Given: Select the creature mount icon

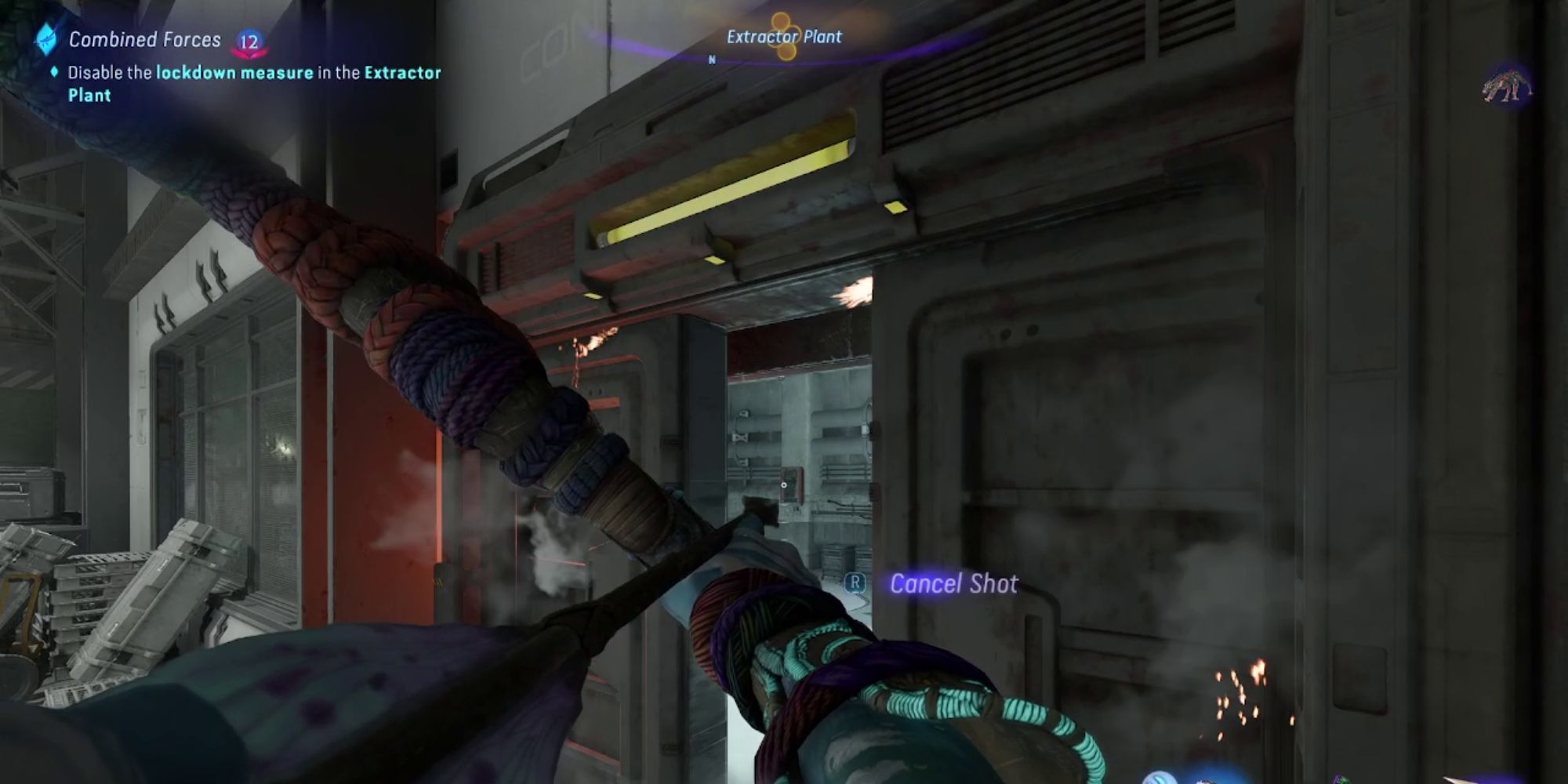Looking at the screenshot, I should point(1506,86).
